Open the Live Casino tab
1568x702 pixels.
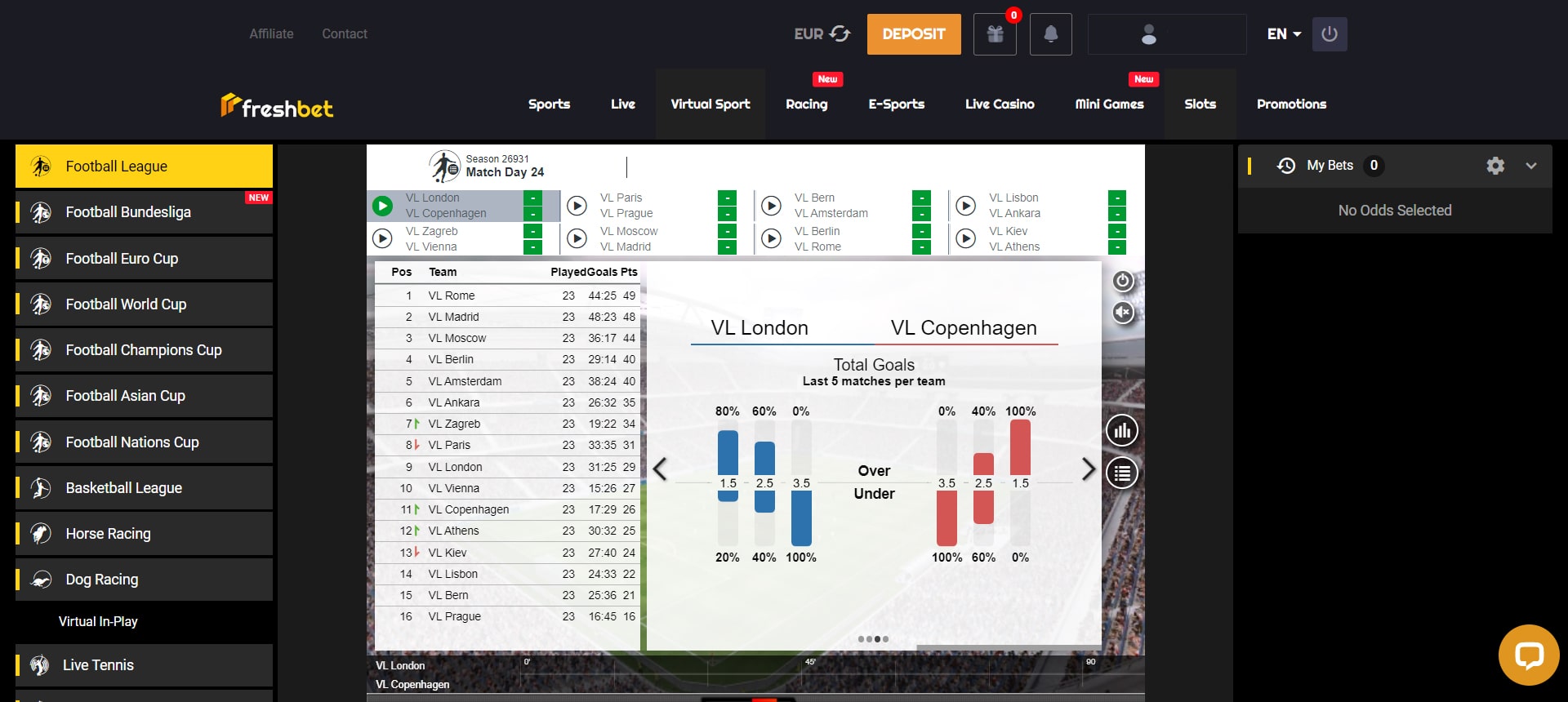(x=999, y=104)
